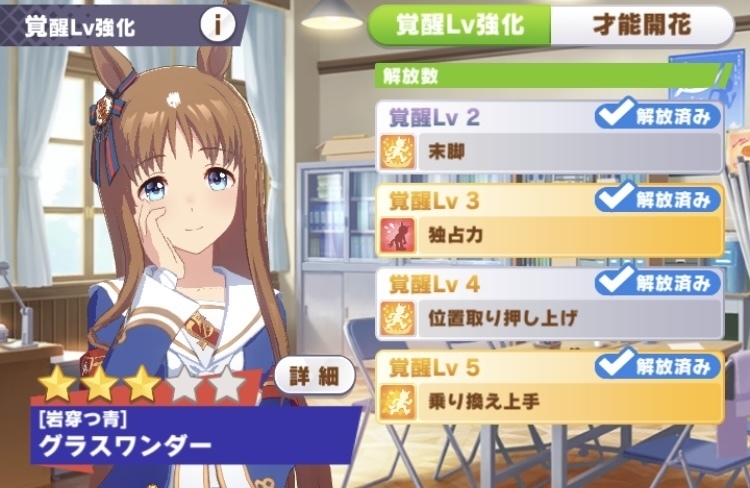This screenshot has height=488, width=750.
Task: Choose the 覚醒Lv 5 乗り換え上手 row
Action: tap(549, 388)
